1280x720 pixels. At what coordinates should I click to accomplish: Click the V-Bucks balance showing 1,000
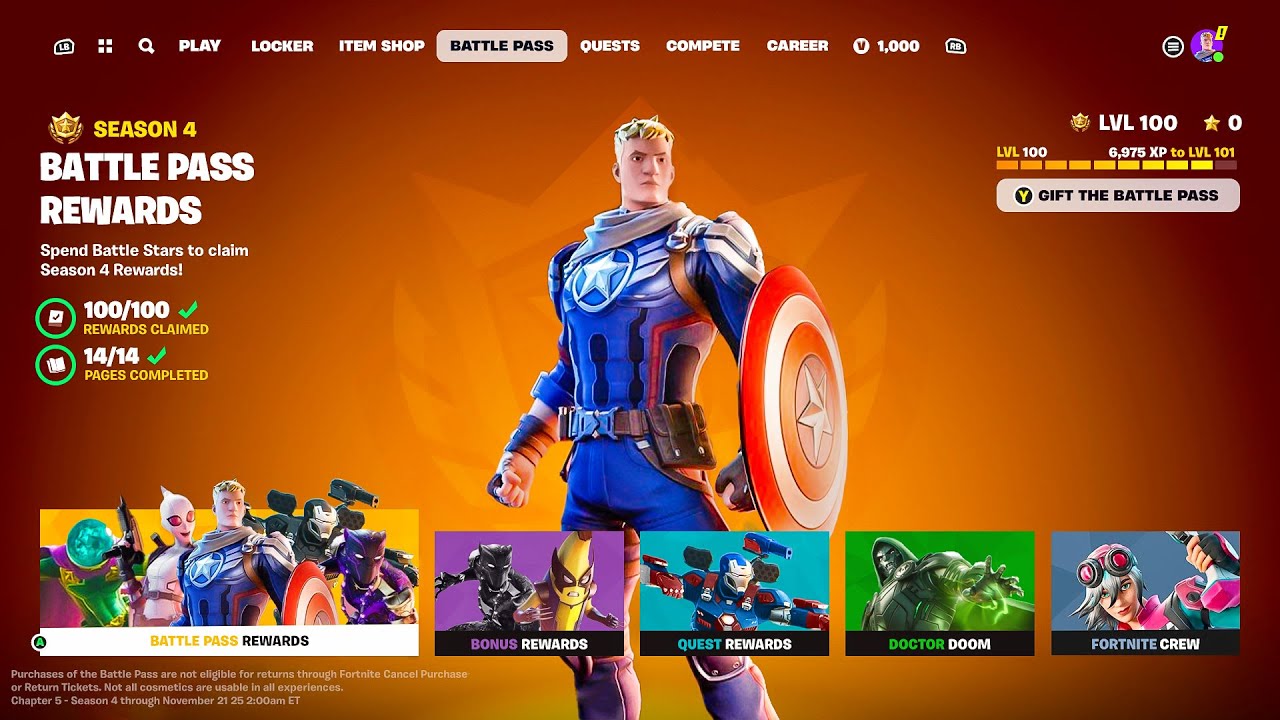(x=888, y=46)
